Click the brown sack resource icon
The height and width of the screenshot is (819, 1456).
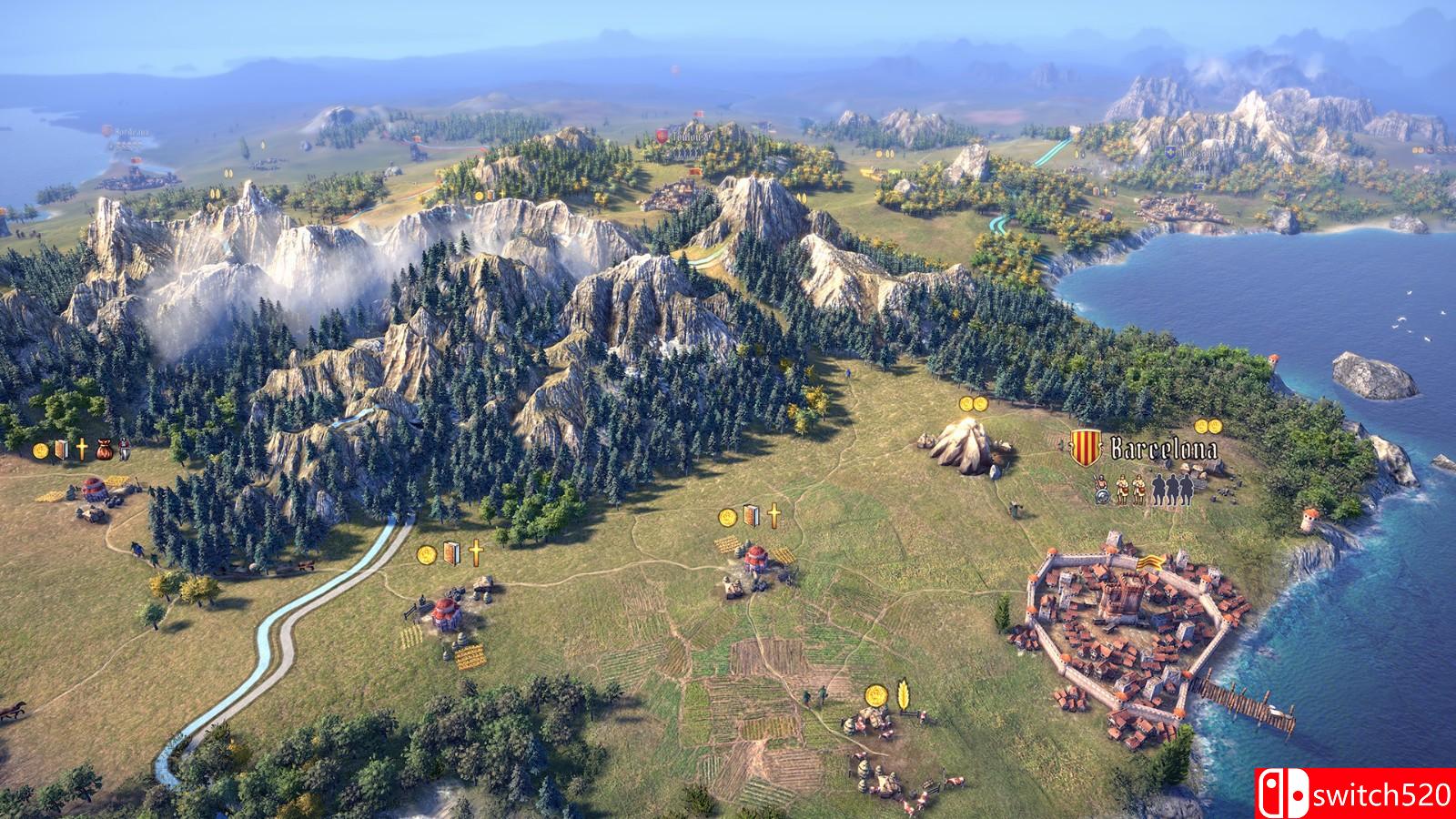coord(104,449)
